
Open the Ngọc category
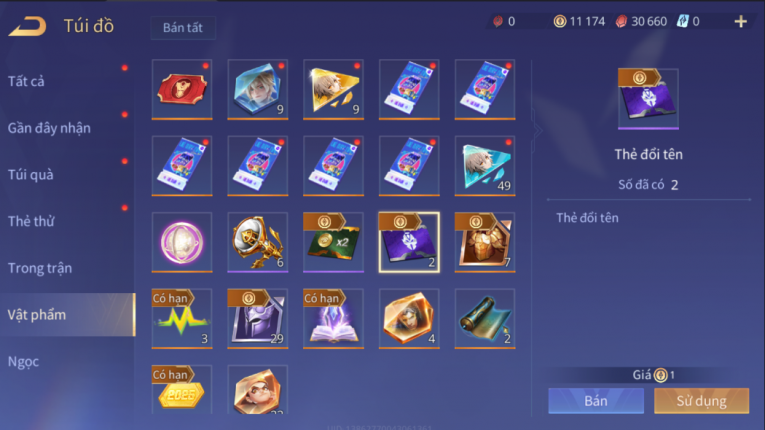coord(24,361)
